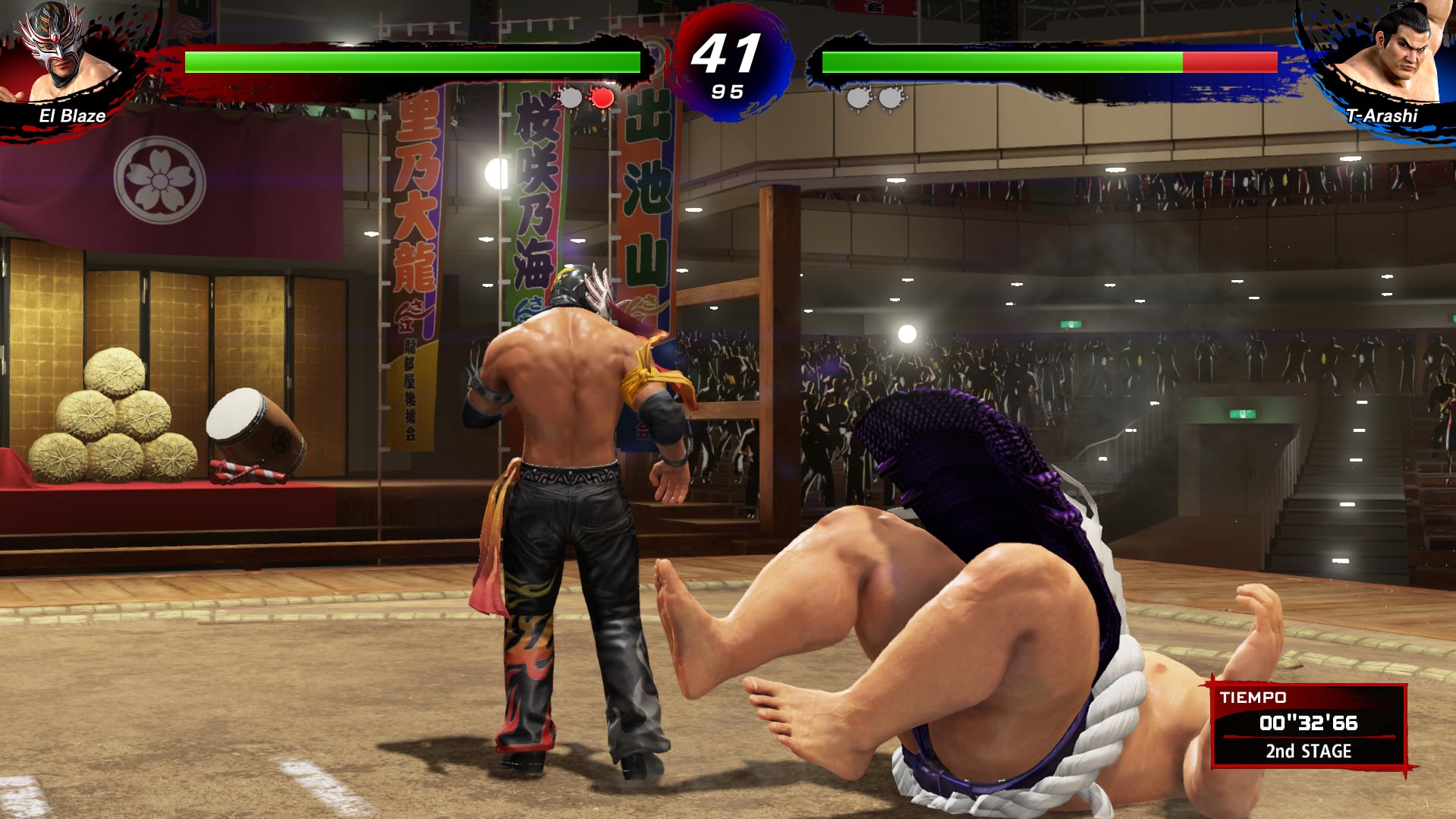Click the red gradient border of the TIEMPO box
The image size is (1456, 819).
1215,729
